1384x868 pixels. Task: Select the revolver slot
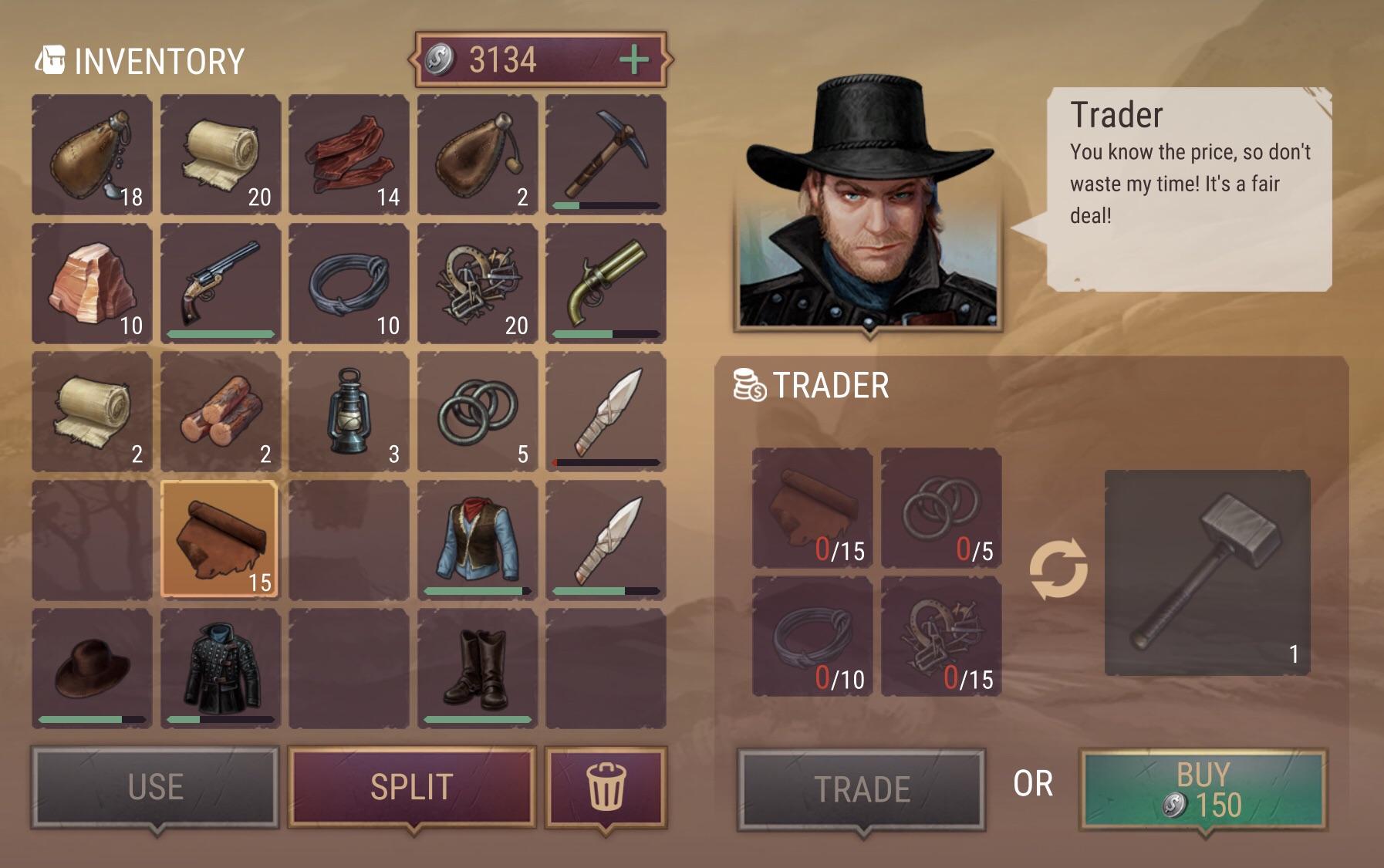221,282
